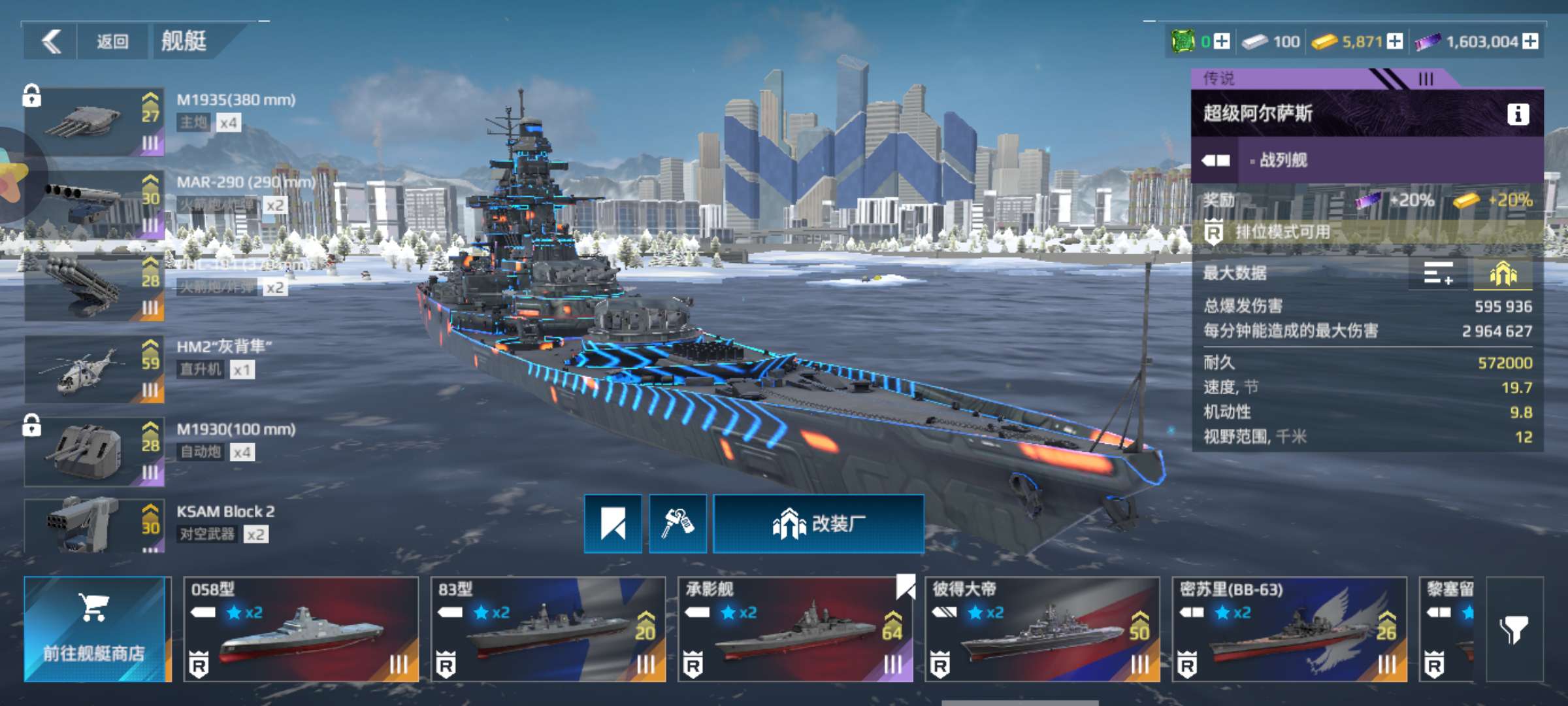Add more gold with the plus button
The height and width of the screenshot is (706, 1568).
pos(1395,42)
